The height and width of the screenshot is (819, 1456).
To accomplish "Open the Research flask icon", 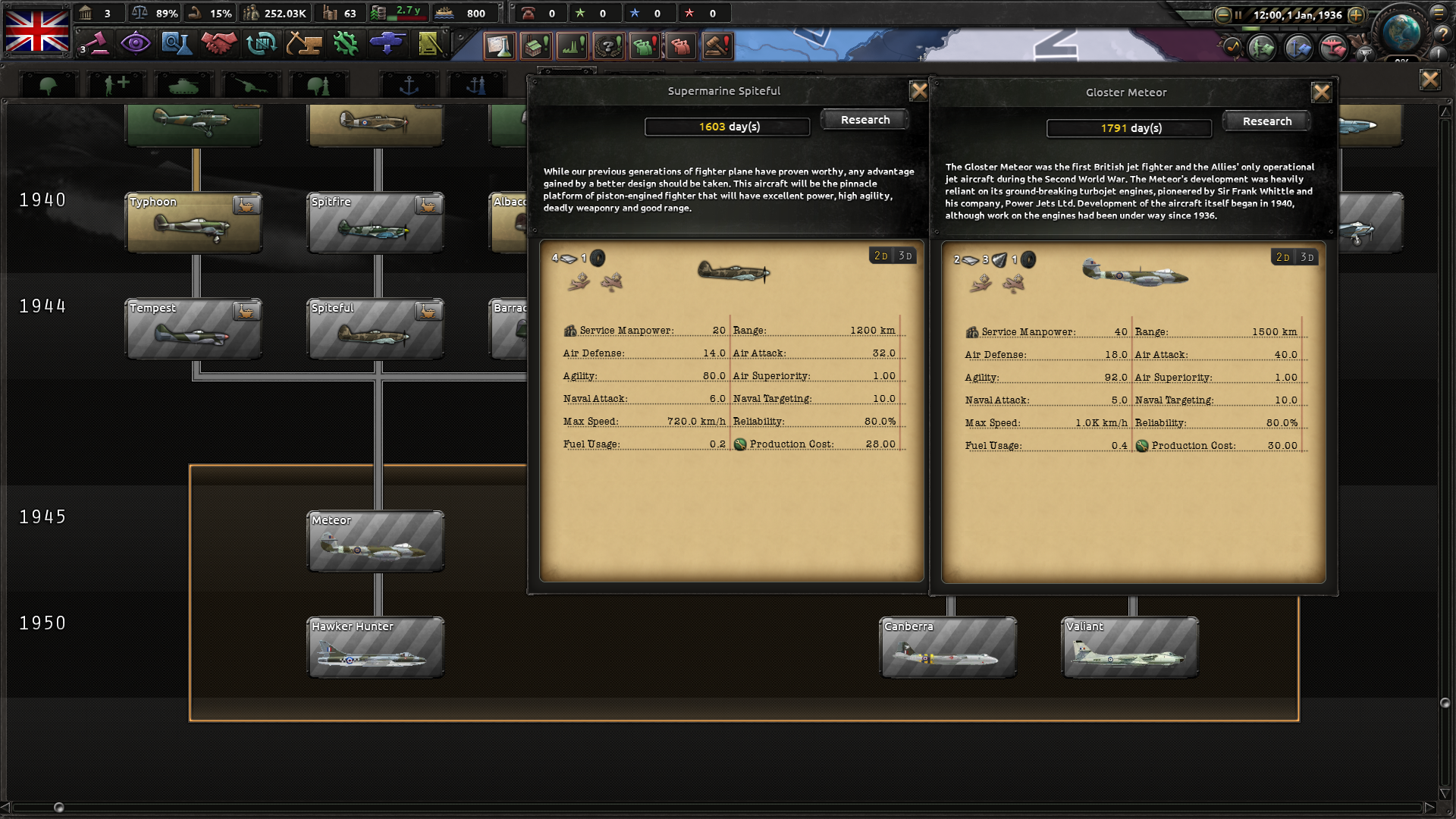I will tap(177, 43).
